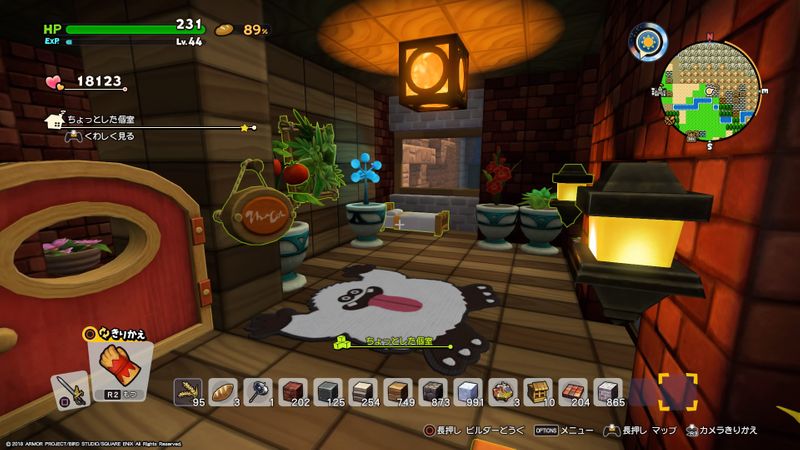The height and width of the screenshot is (450, 800).
Task: Choose the bread loaf hotbar slot
Action: (x=223, y=390)
